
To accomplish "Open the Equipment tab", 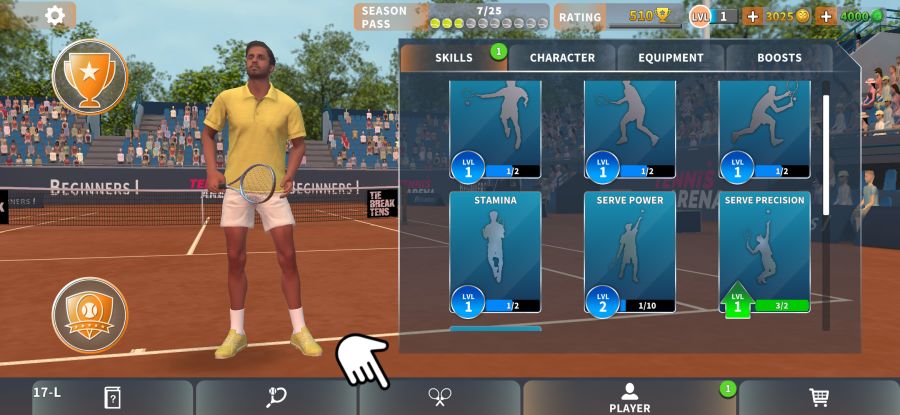I will [x=671, y=58].
